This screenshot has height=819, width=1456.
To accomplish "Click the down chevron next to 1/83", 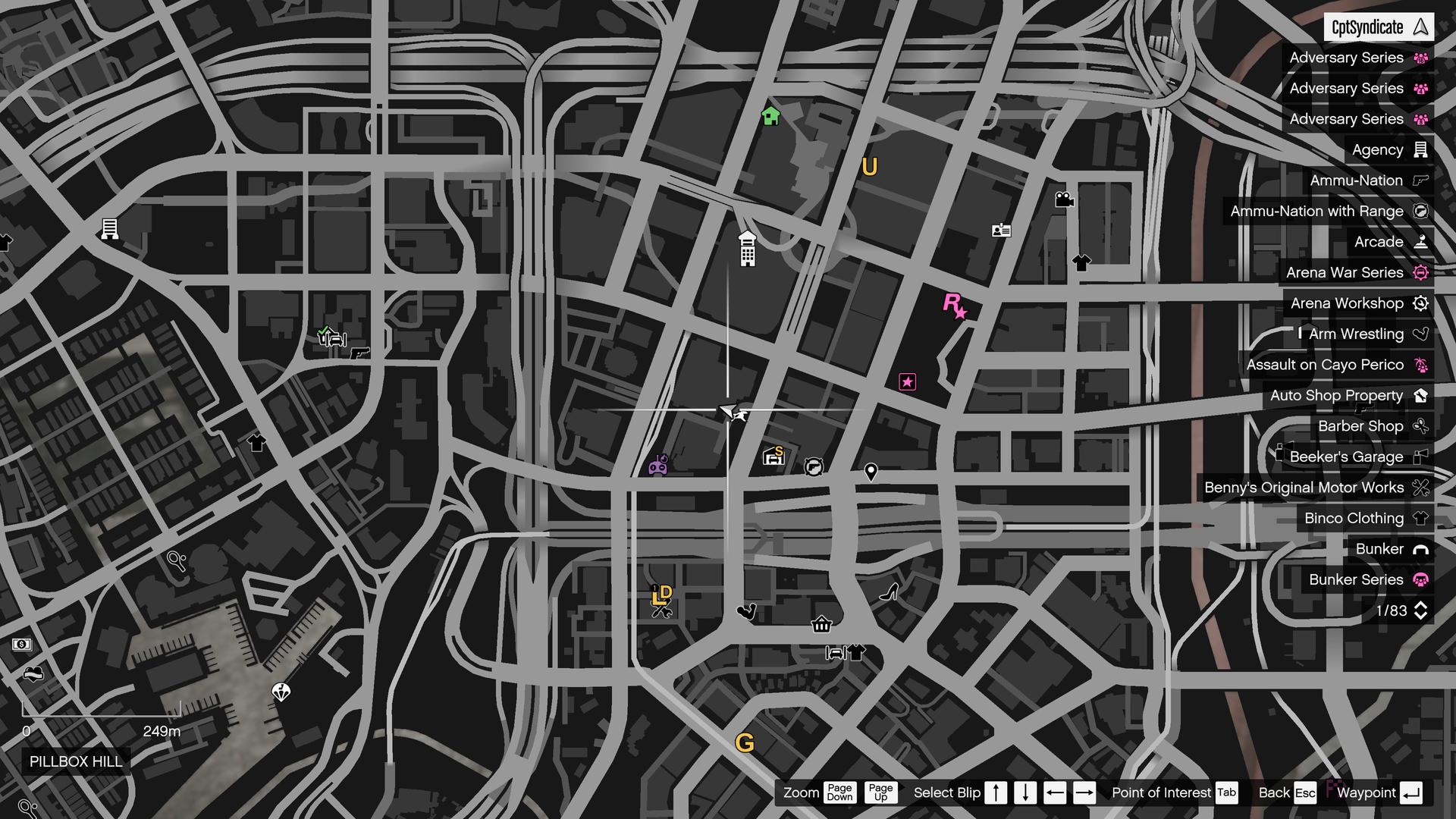I will click(1420, 615).
